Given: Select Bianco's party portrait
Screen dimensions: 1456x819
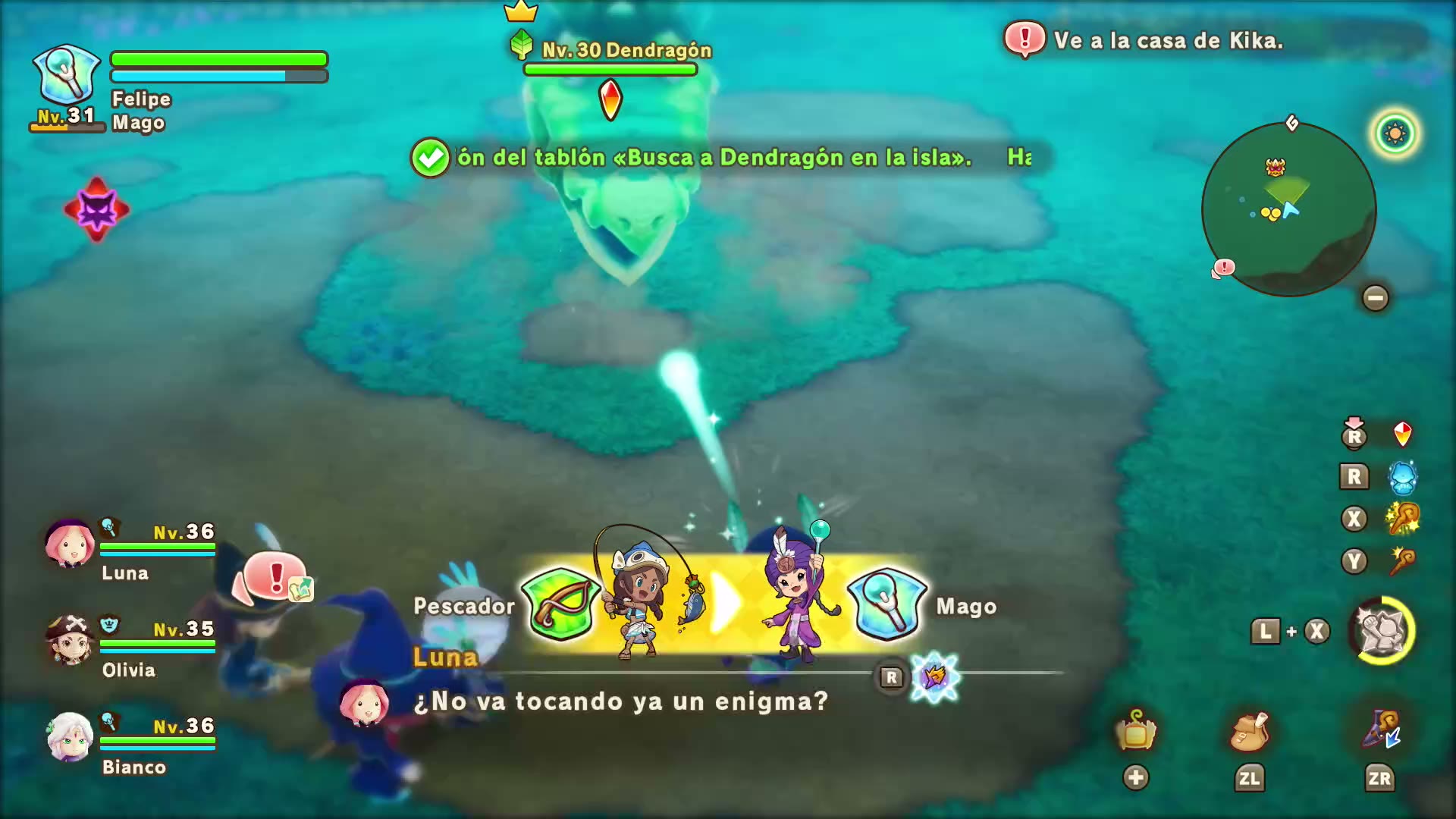Looking at the screenshot, I should point(70,737).
